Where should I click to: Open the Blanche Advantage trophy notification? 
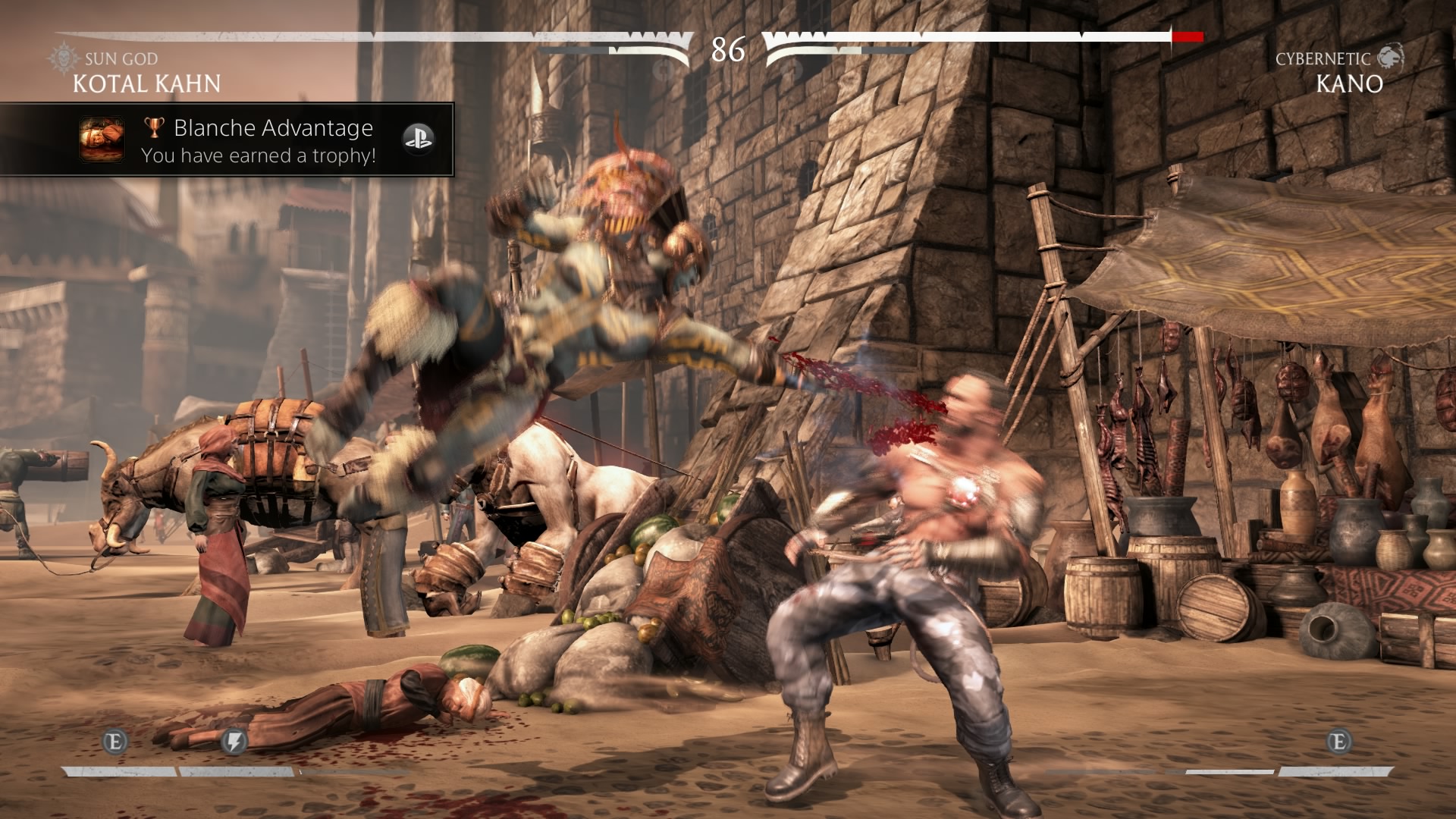[258, 140]
